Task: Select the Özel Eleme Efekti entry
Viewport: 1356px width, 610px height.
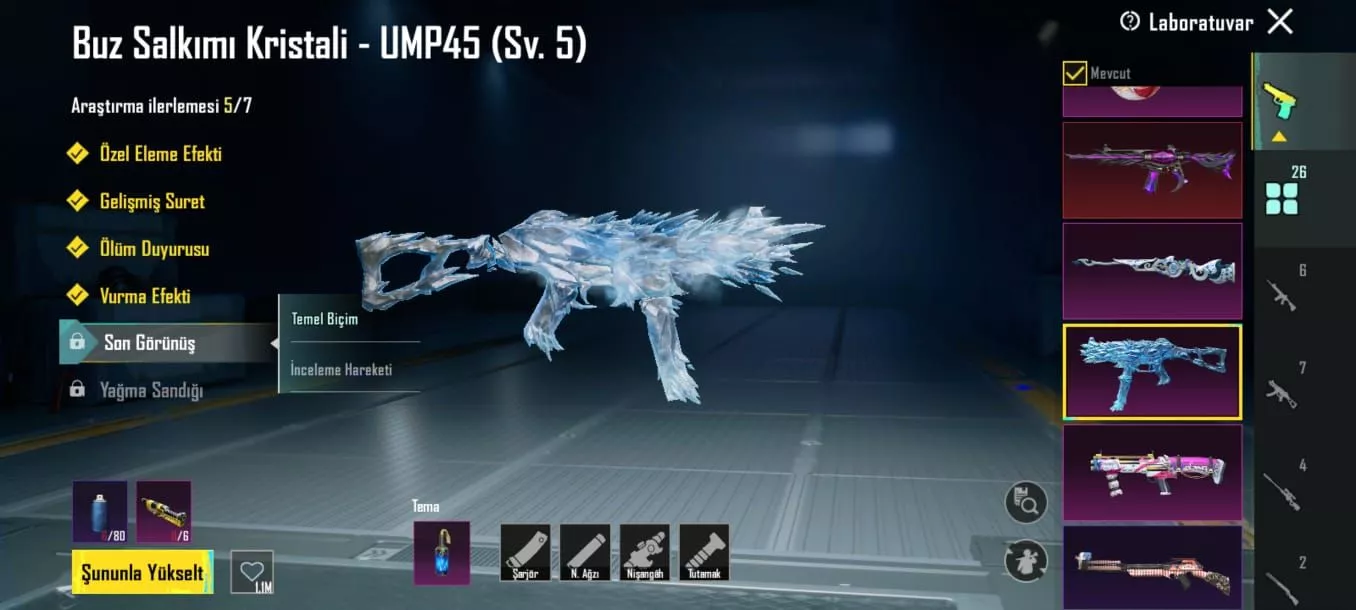Action: pos(160,154)
